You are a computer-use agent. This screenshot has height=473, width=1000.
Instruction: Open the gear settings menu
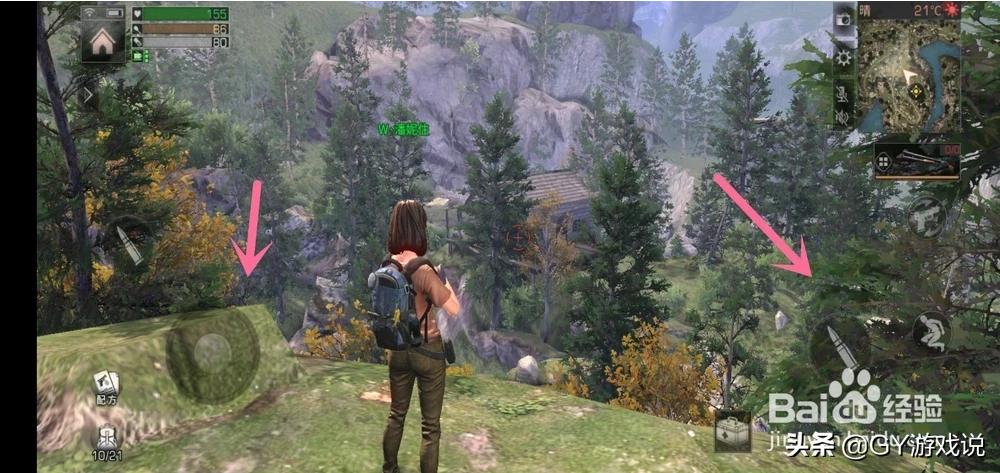845,57
